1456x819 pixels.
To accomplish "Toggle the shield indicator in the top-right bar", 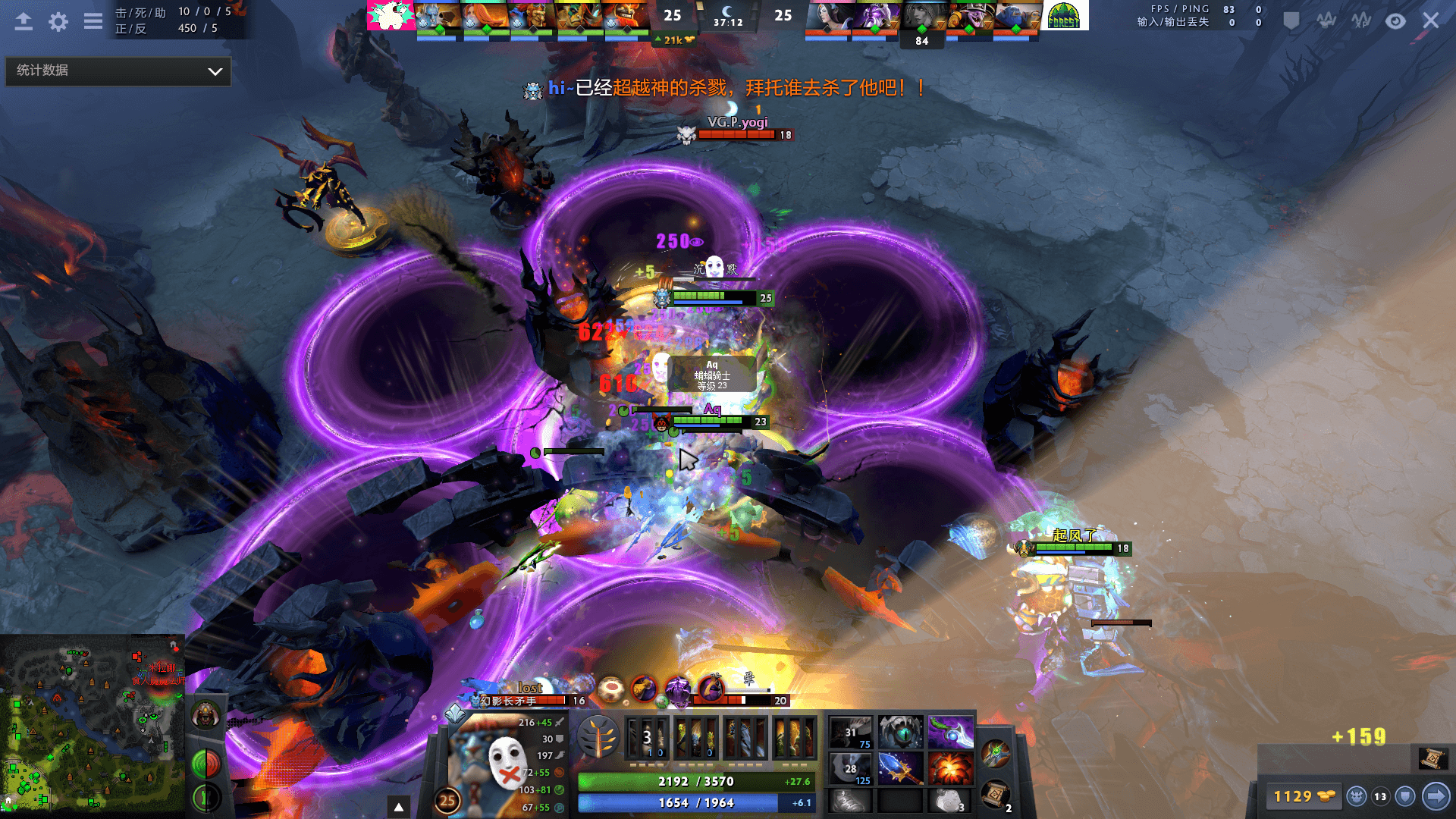I will click(x=1291, y=20).
